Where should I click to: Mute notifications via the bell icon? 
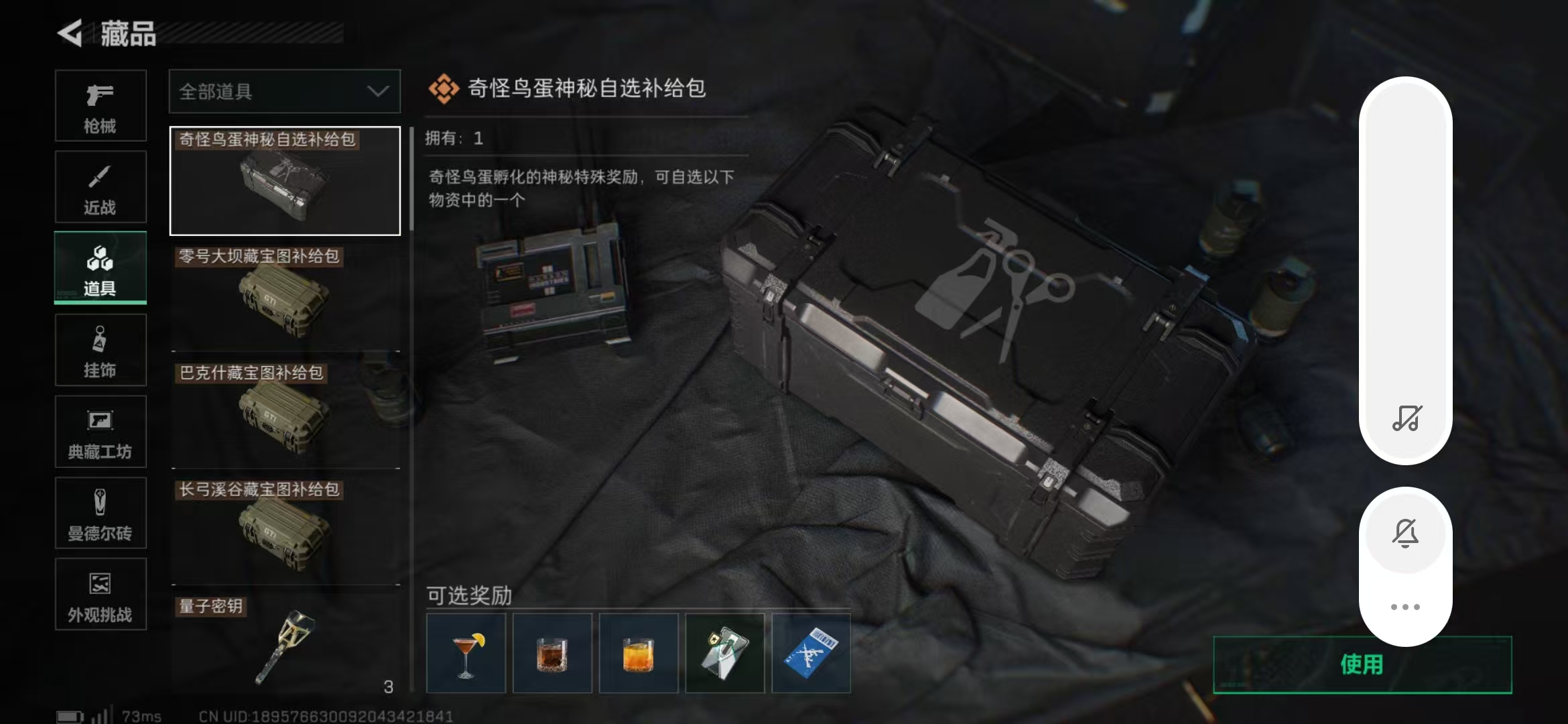(x=1405, y=533)
